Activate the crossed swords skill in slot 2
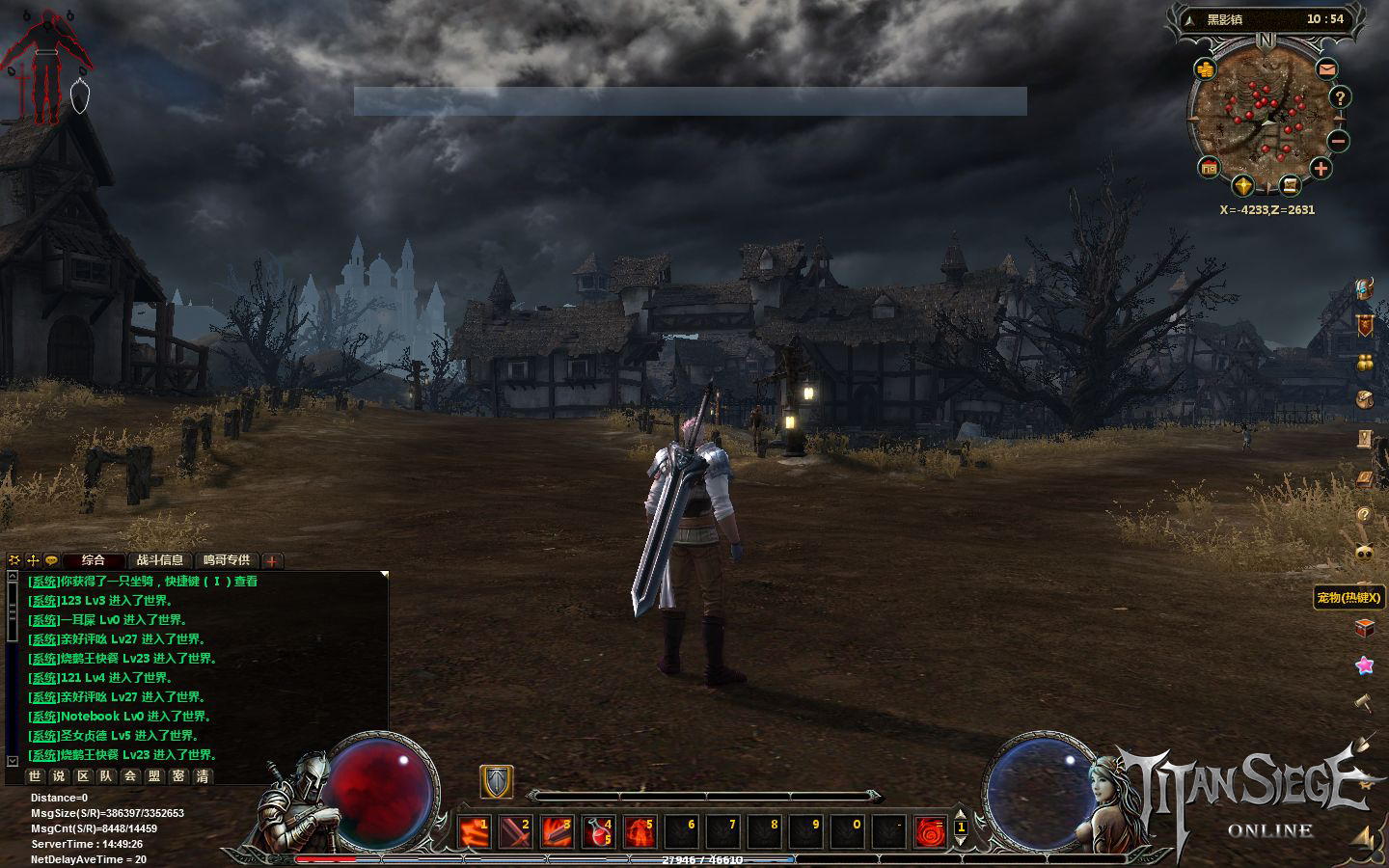Viewport: 1389px width, 868px height. (x=515, y=830)
